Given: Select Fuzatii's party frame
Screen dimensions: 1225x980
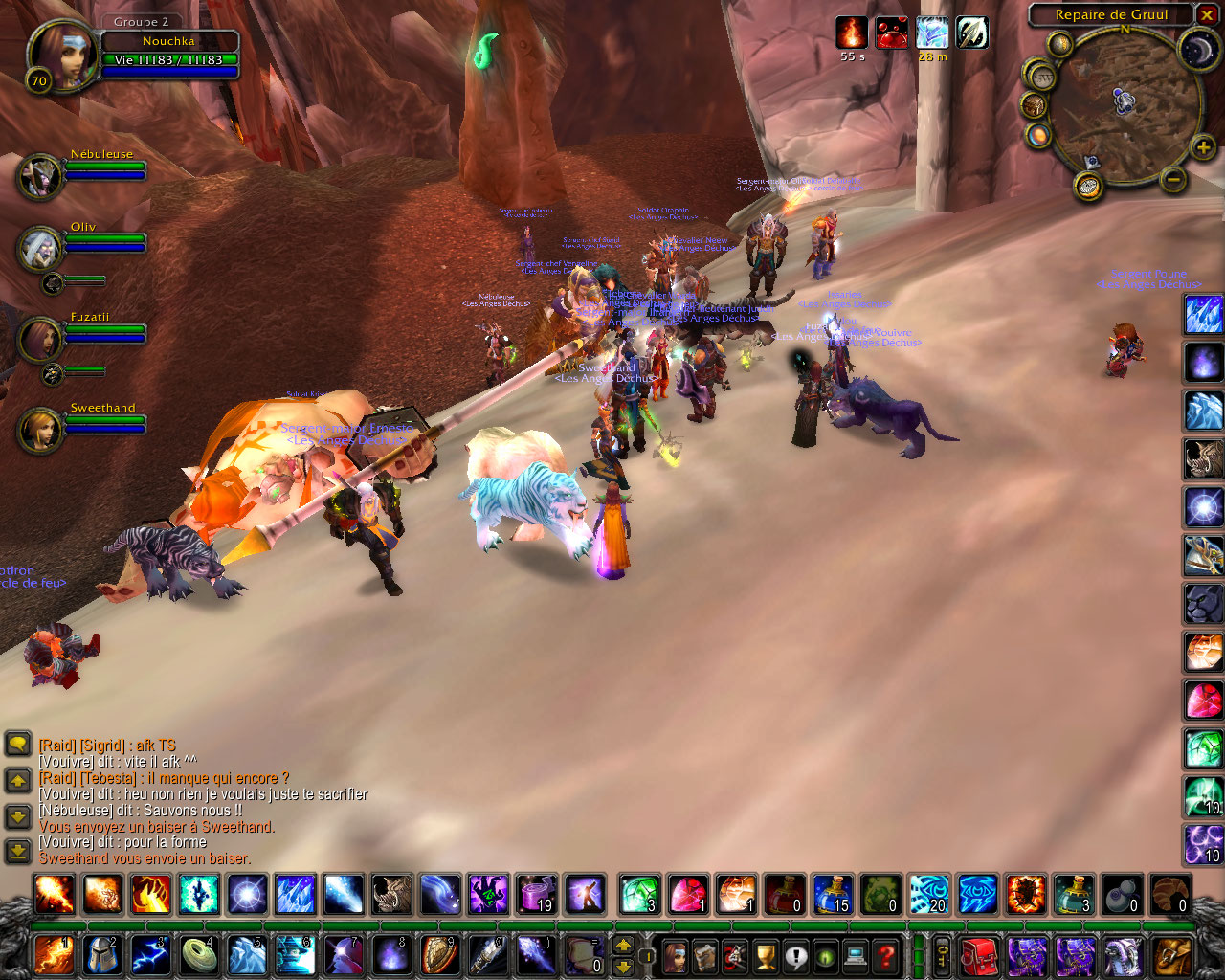Looking at the screenshot, I should (x=40, y=339).
